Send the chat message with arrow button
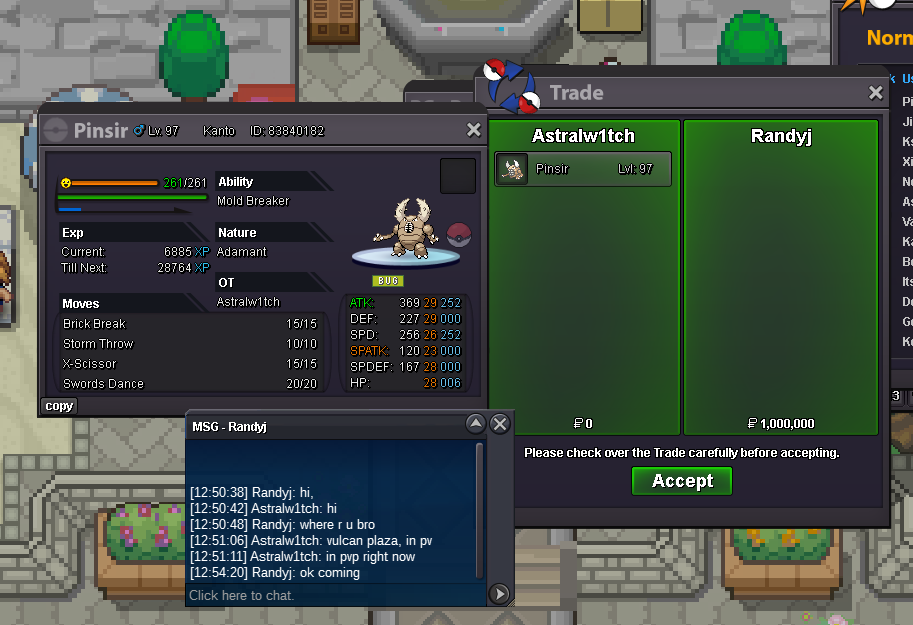The width and height of the screenshot is (913, 625). pos(500,595)
